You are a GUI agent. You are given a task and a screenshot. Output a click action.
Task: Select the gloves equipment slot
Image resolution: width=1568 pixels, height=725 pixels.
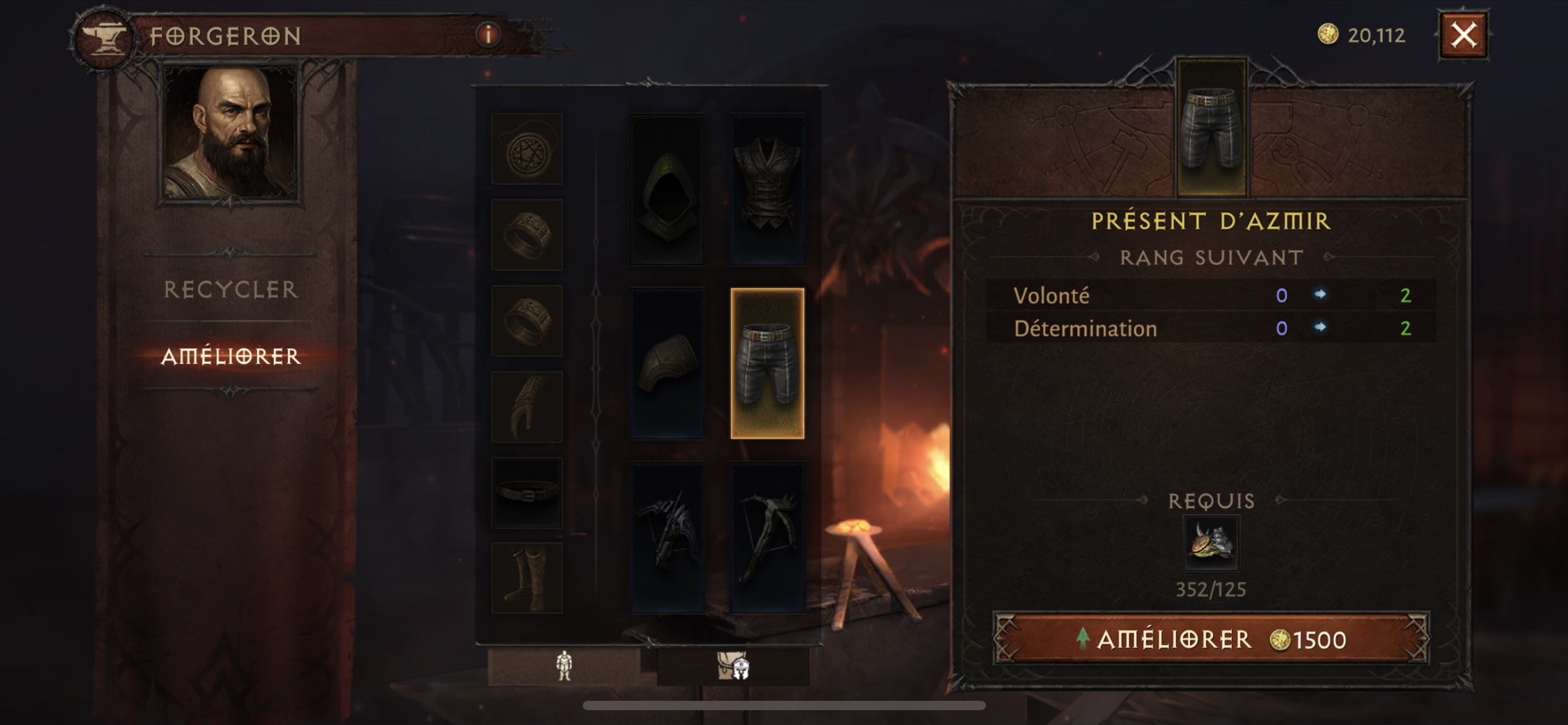(x=527, y=407)
